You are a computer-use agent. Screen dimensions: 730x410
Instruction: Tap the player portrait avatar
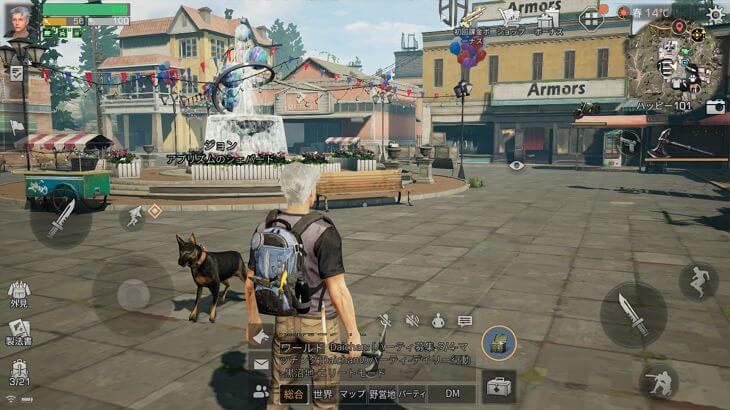pyautogui.click(x=18, y=21)
